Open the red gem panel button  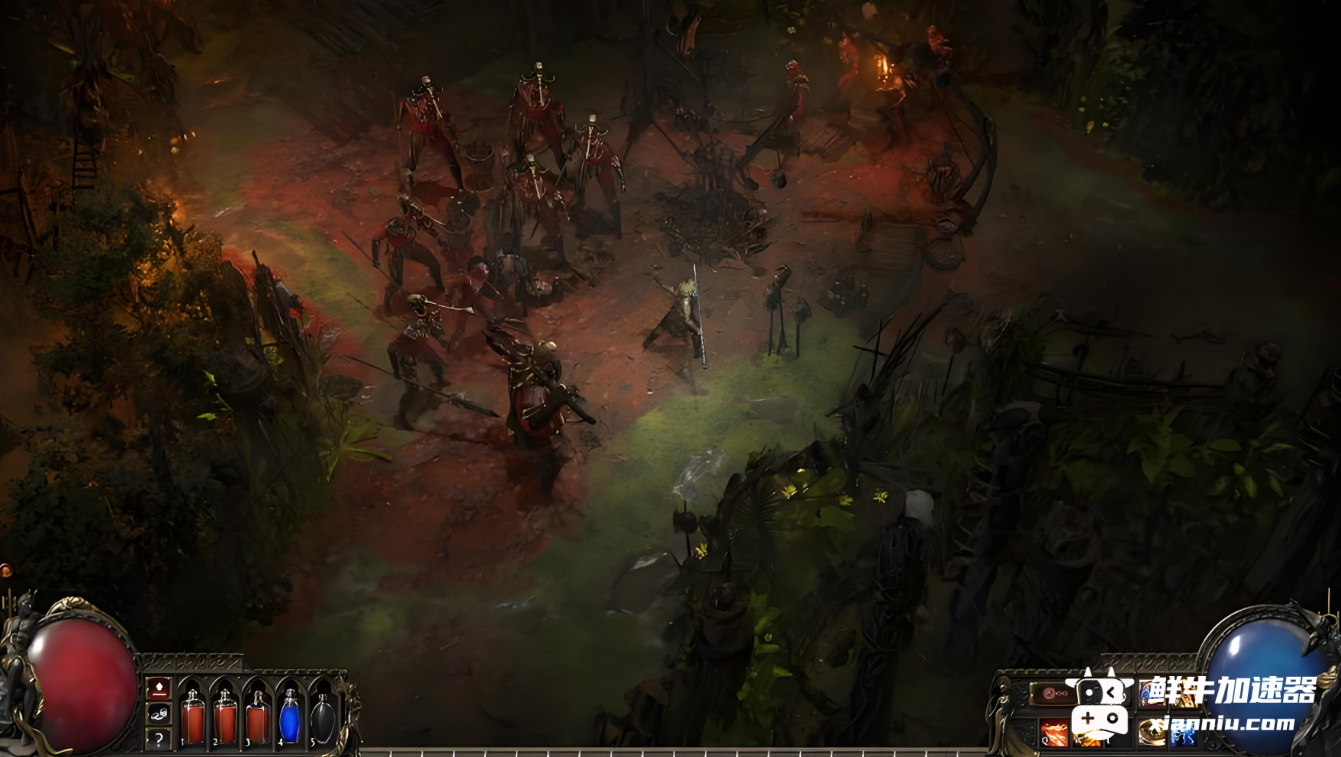click(x=158, y=688)
